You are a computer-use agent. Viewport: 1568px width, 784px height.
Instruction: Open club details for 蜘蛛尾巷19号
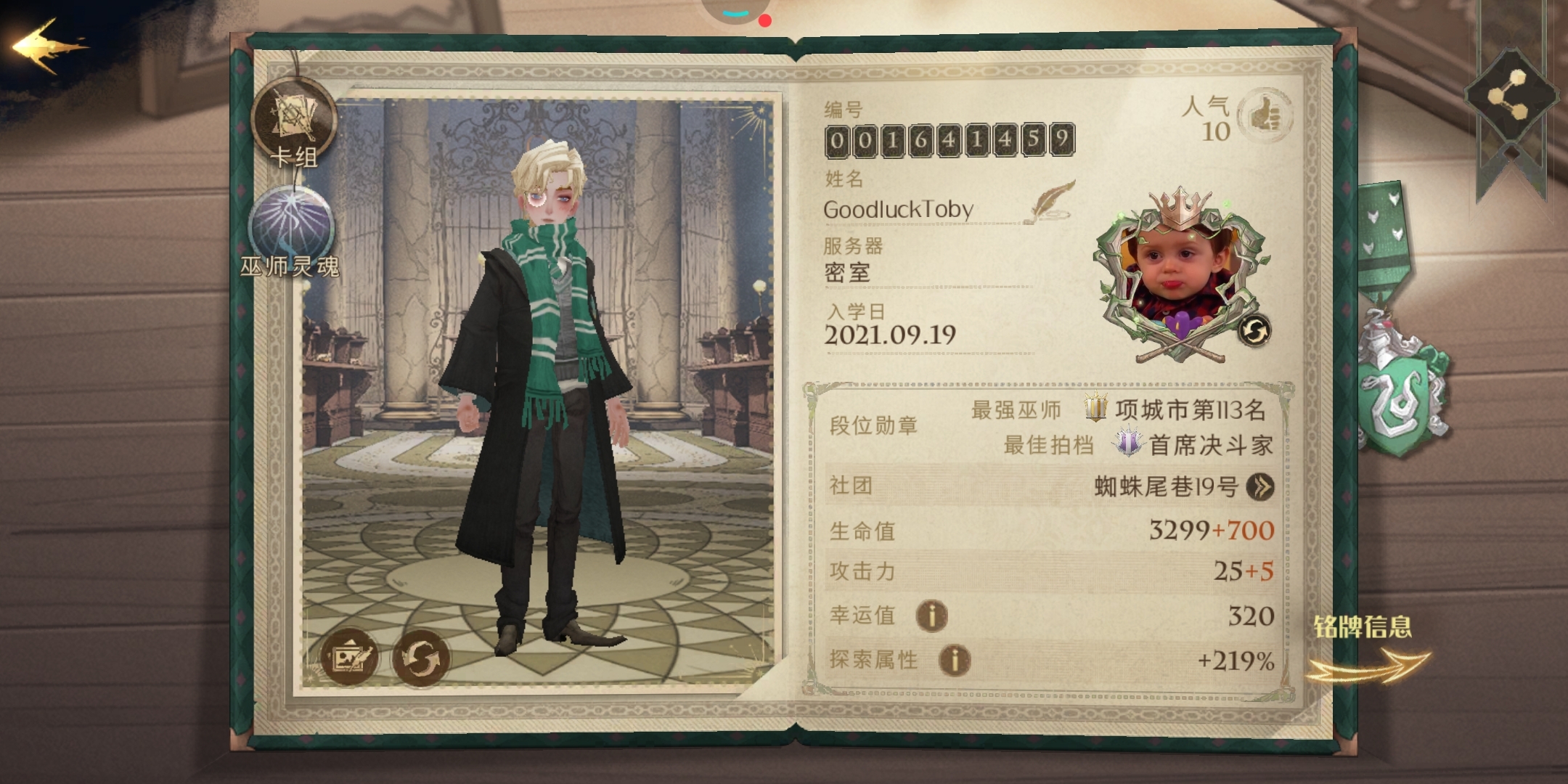(1260, 486)
